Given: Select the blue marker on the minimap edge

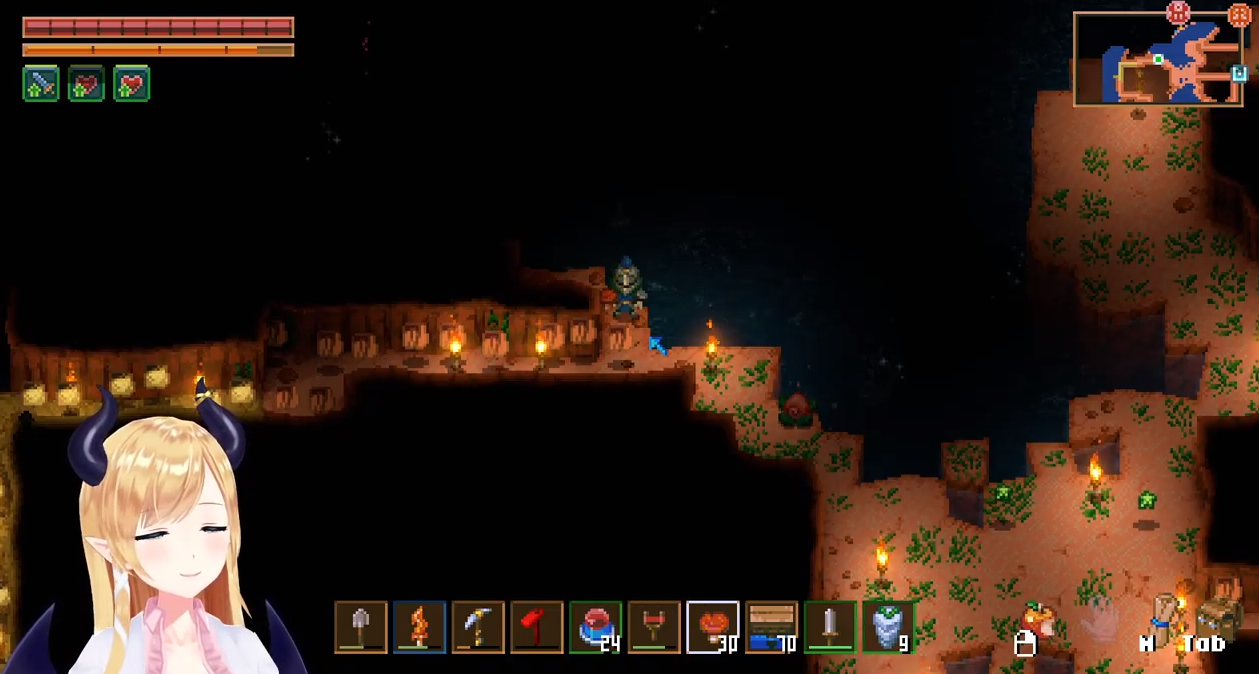Looking at the screenshot, I should (1239, 73).
